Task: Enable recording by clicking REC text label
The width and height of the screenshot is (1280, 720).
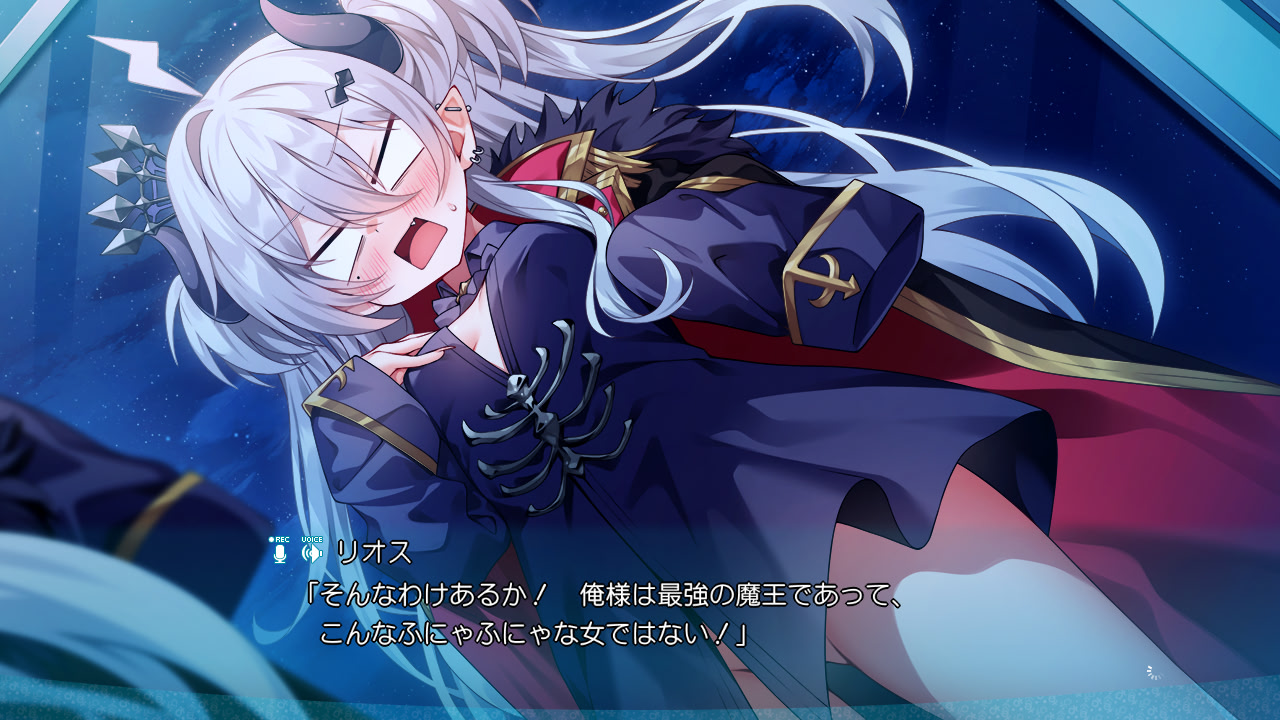Action: coord(283,539)
